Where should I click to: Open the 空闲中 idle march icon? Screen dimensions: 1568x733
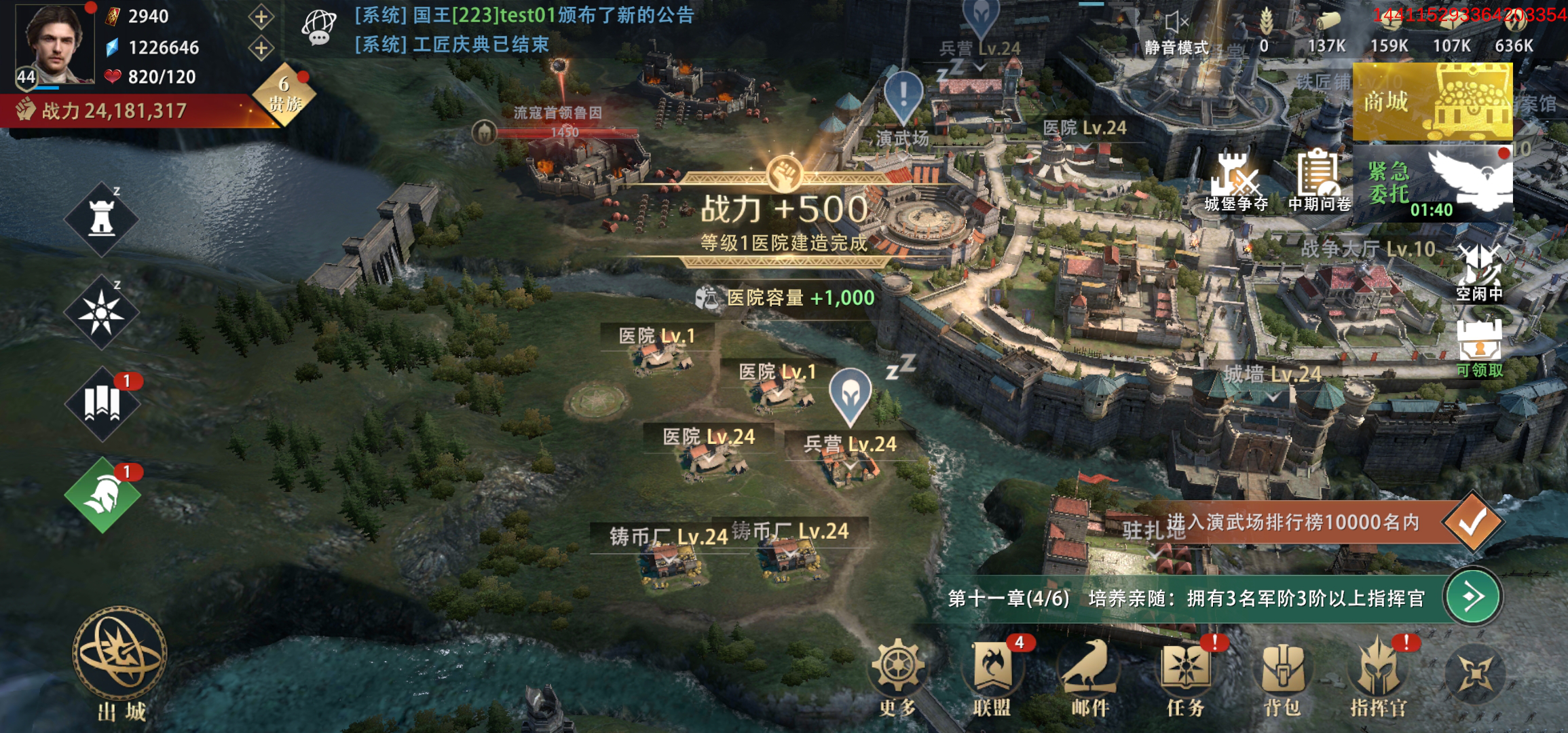(1480, 271)
